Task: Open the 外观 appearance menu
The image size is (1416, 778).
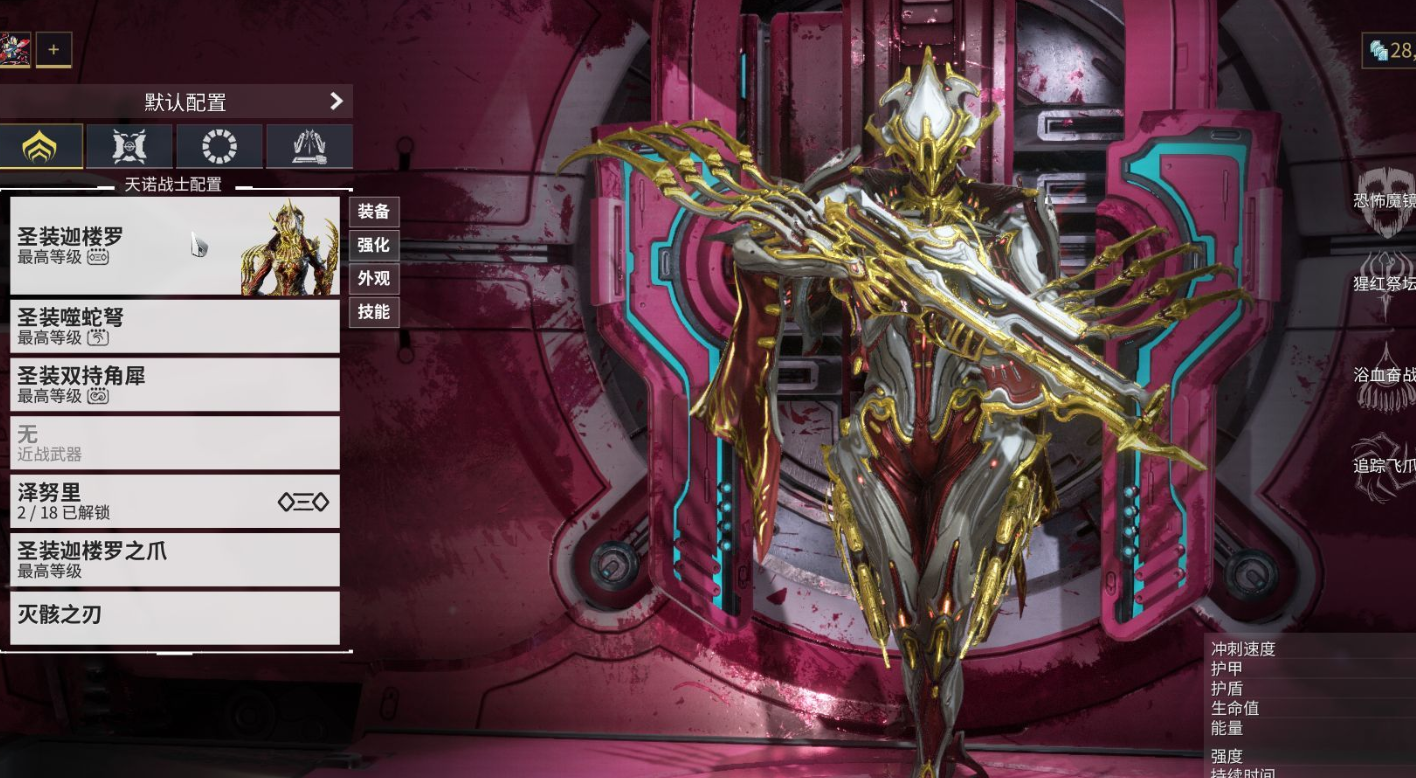Action: coord(374,278)
